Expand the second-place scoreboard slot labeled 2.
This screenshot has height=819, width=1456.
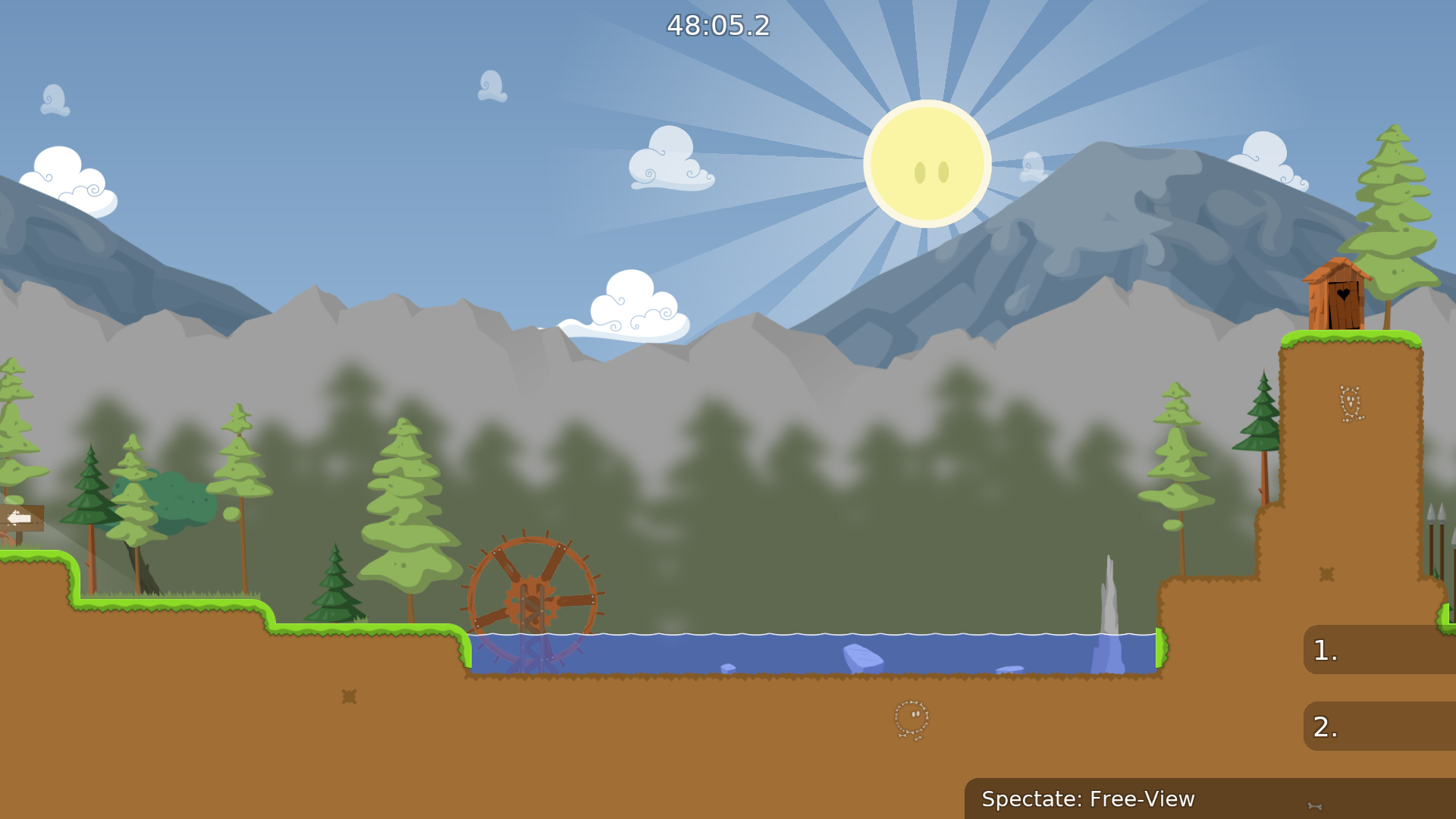click(1380, 726)
